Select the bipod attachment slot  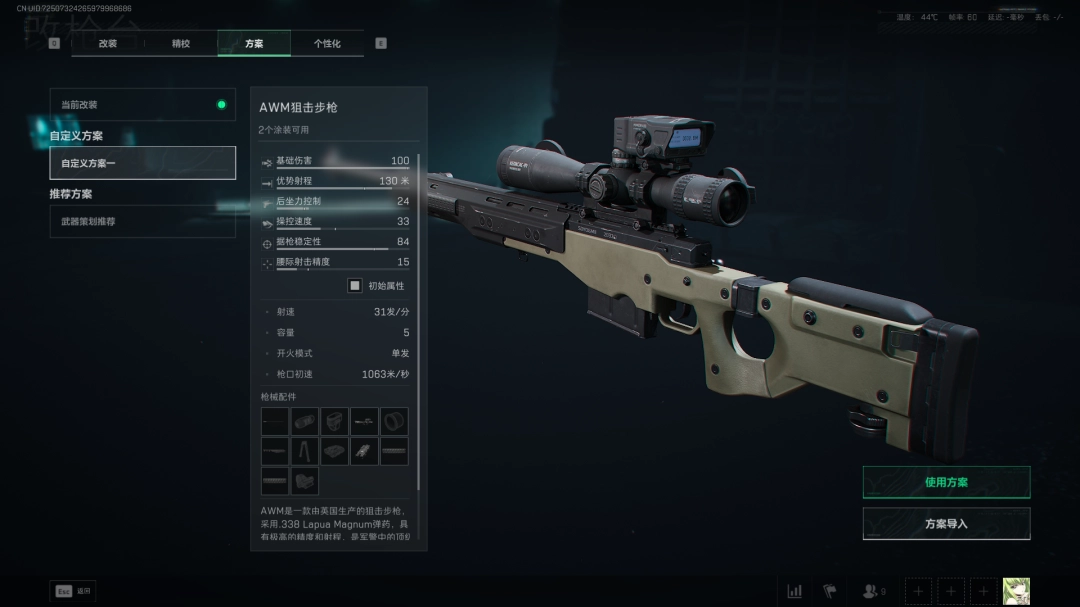305,451
